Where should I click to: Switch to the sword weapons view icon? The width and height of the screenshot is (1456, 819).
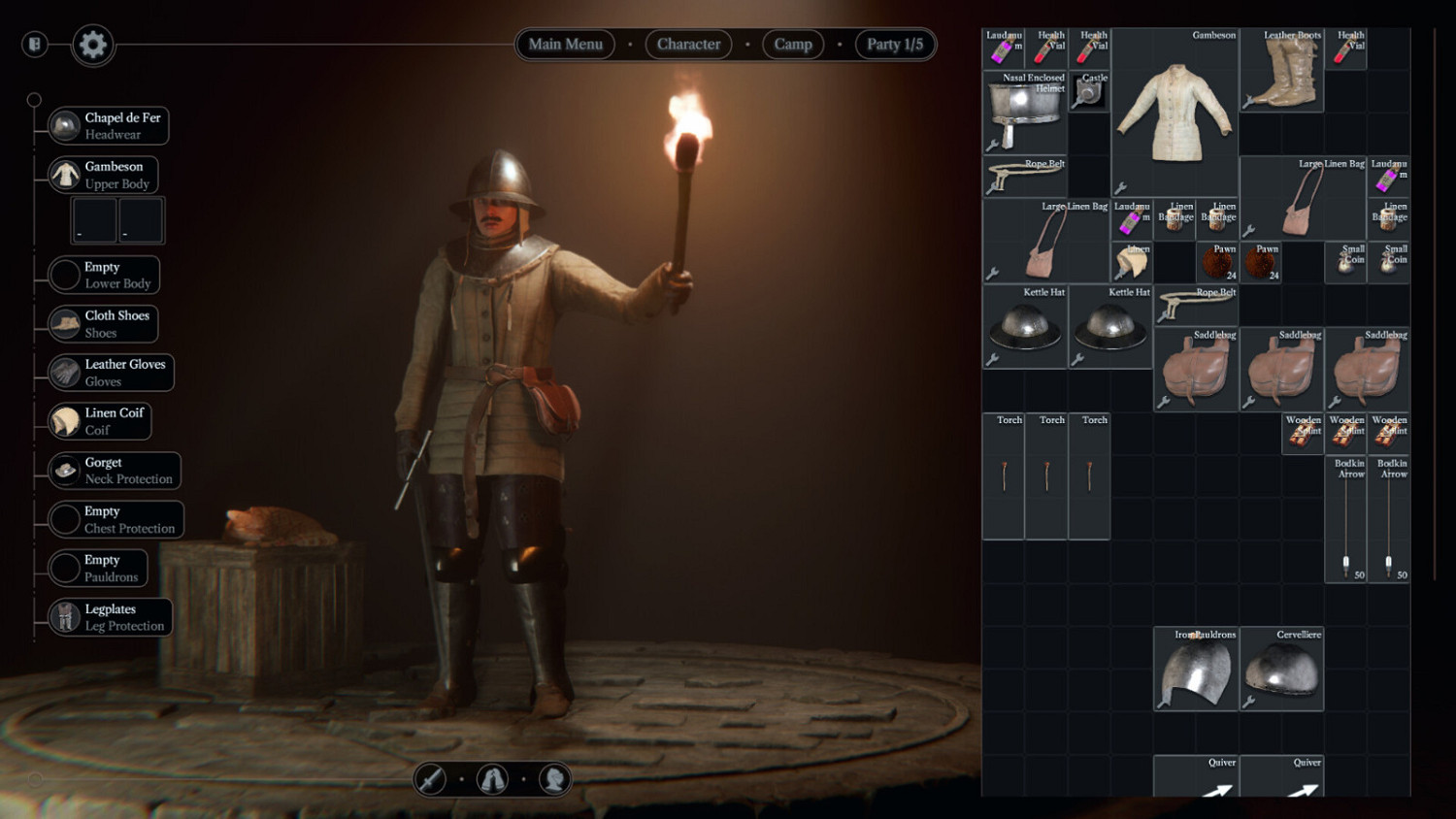coord(431,779)
